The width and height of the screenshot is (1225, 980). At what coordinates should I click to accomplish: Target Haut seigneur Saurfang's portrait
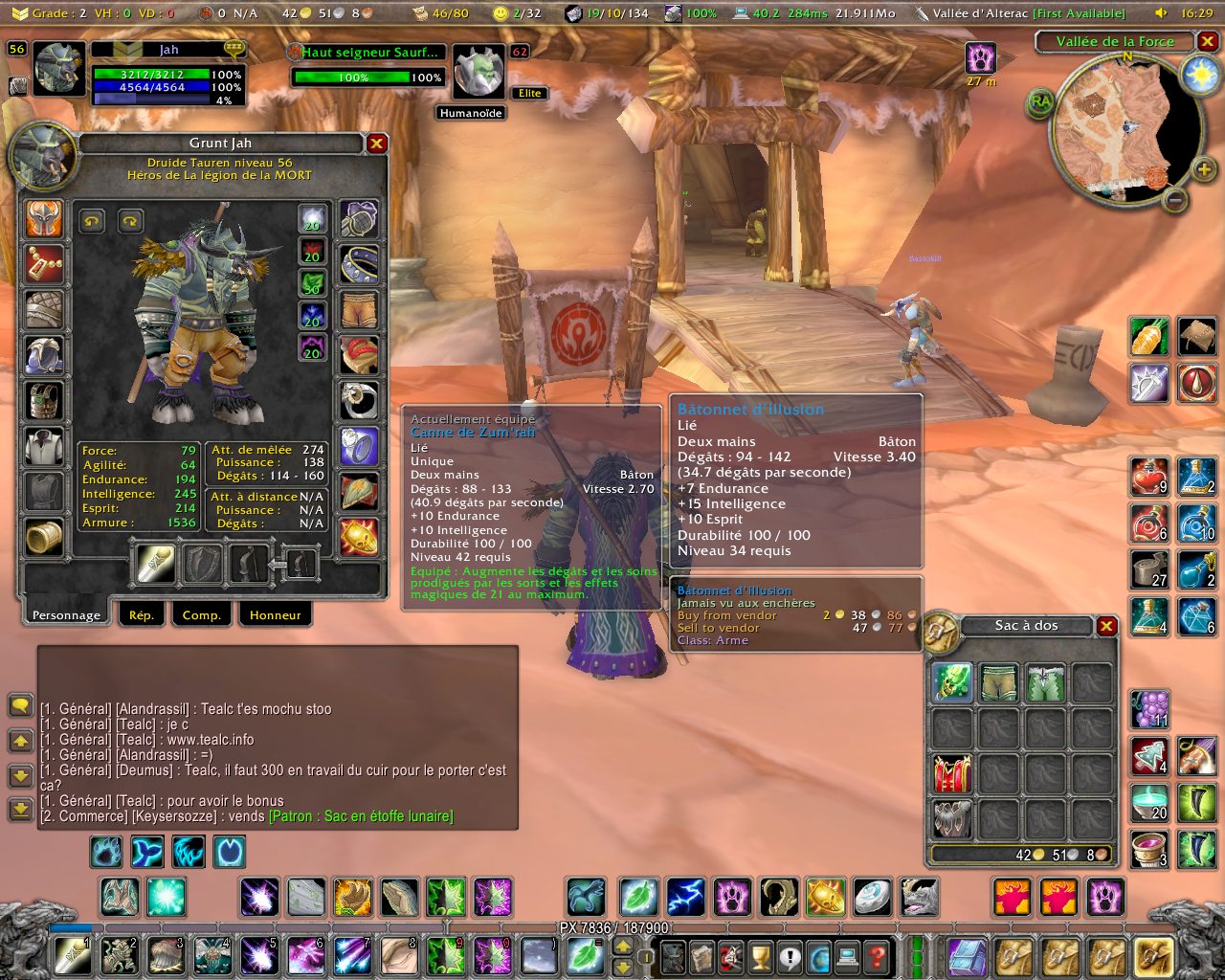pos(479,72)
